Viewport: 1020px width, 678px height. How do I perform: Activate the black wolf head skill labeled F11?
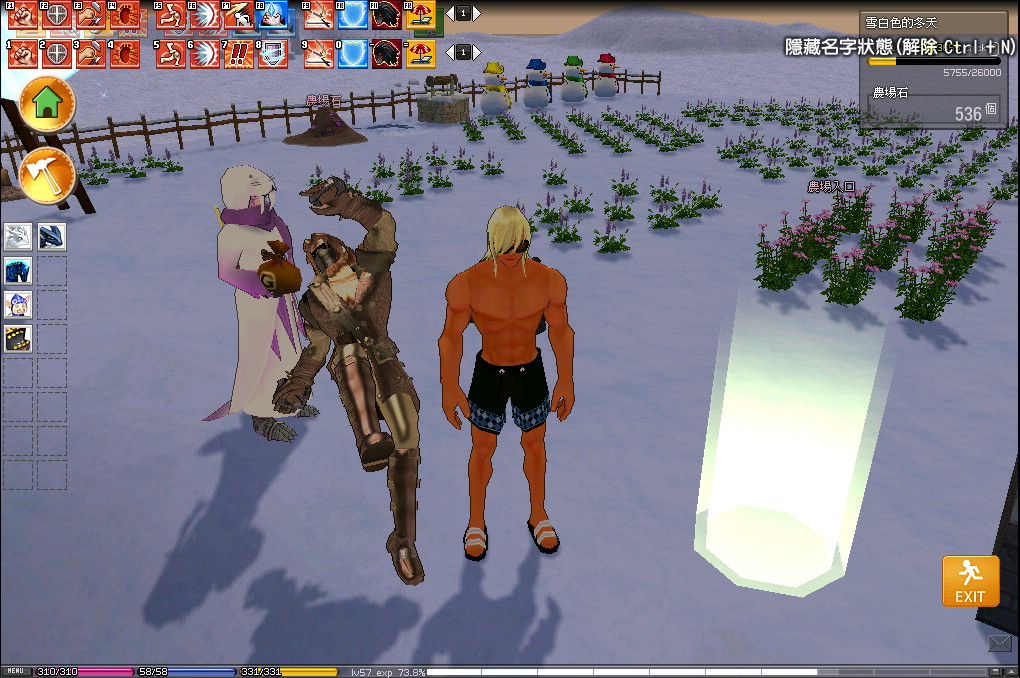click(x=387, y=15)
